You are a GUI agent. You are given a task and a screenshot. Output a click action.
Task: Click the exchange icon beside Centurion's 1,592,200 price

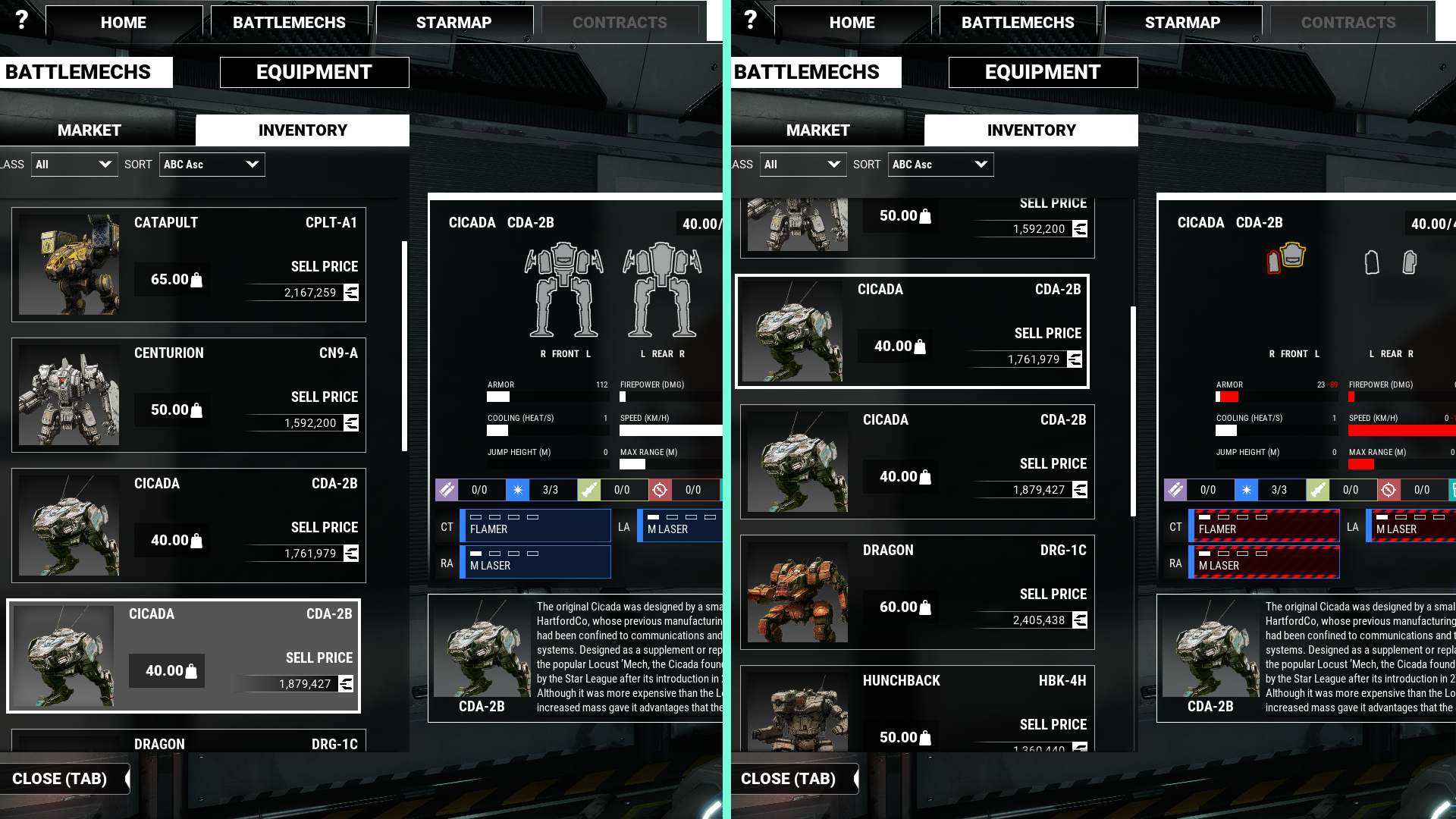tap(350, 423)
